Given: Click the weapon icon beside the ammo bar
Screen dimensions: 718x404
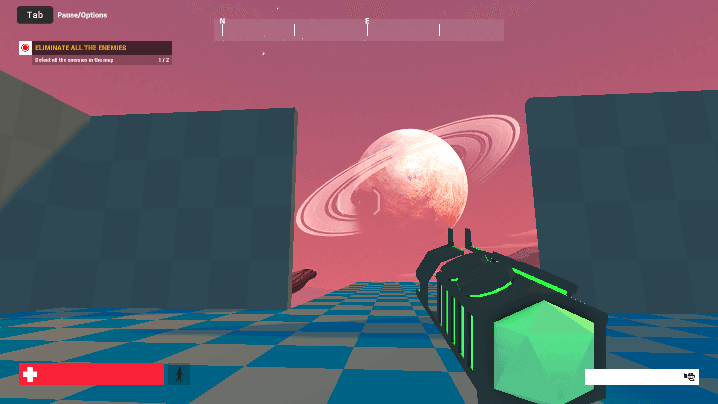Looking at the screenshot, I should [690, 377].
